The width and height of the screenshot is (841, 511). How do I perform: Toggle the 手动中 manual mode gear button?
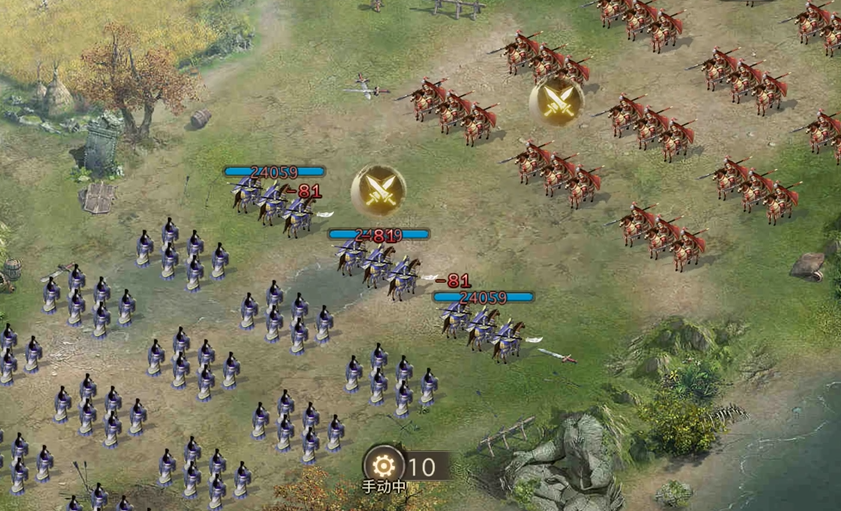(384, 465)
